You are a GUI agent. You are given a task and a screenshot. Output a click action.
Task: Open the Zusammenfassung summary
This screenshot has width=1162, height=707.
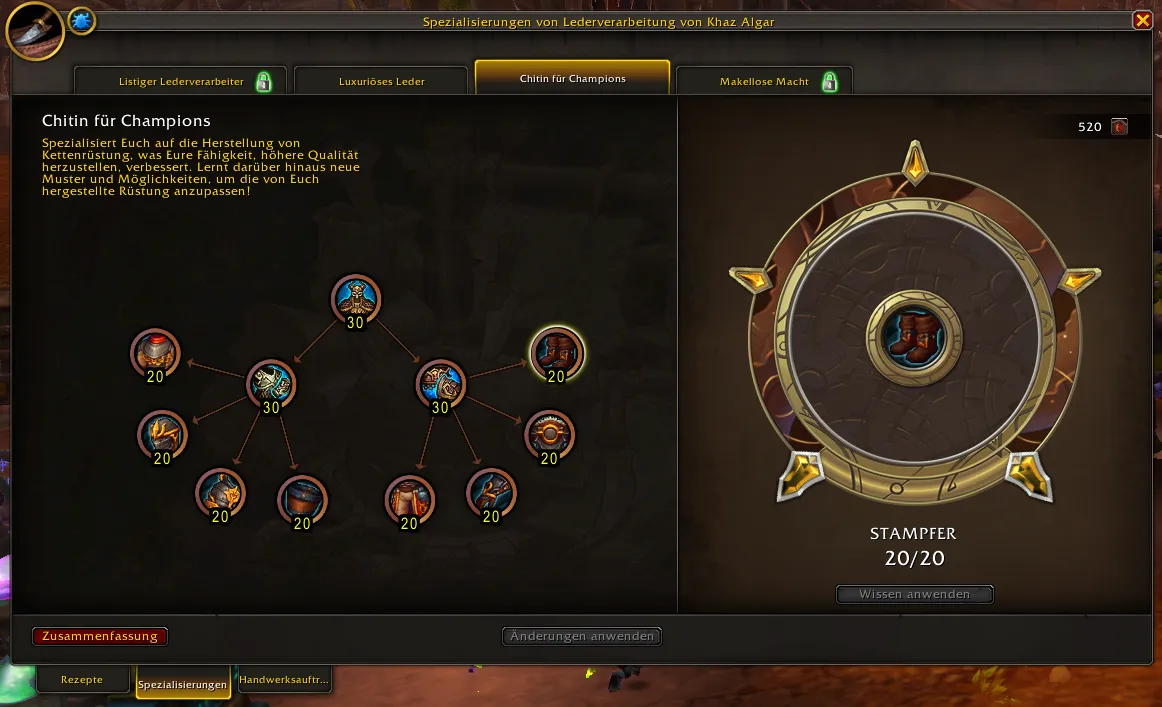click(100, 636)
